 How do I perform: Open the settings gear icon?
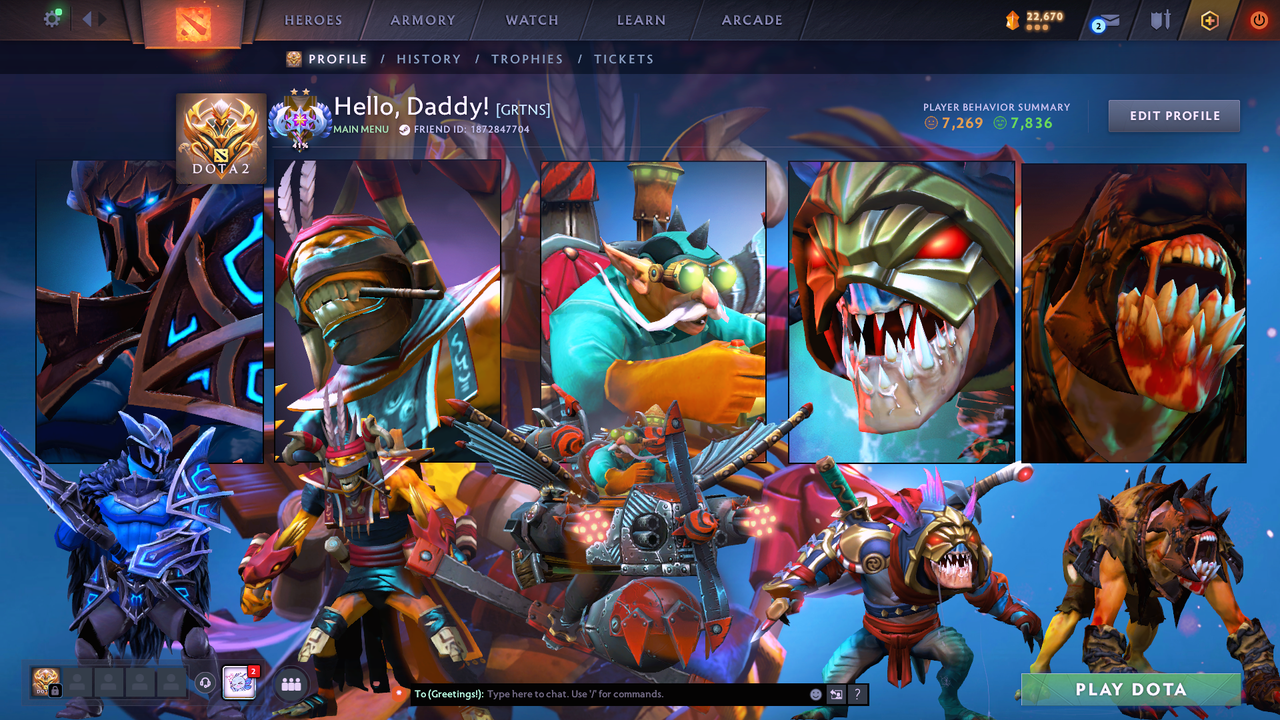click(x=53, y=17)
